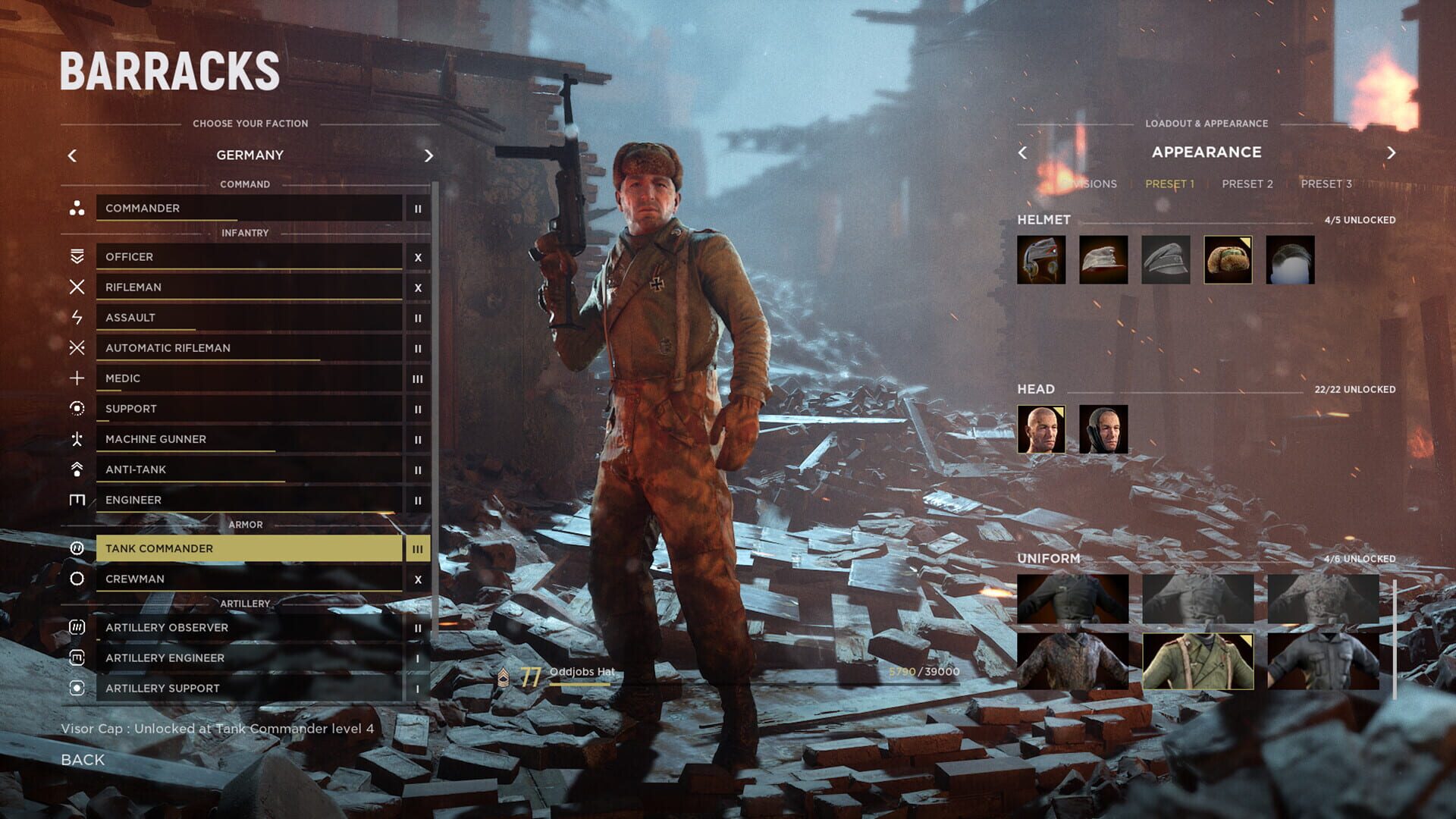
Task: Select the Rifleman crossed-rifles icon
Action: coord(76,287)
